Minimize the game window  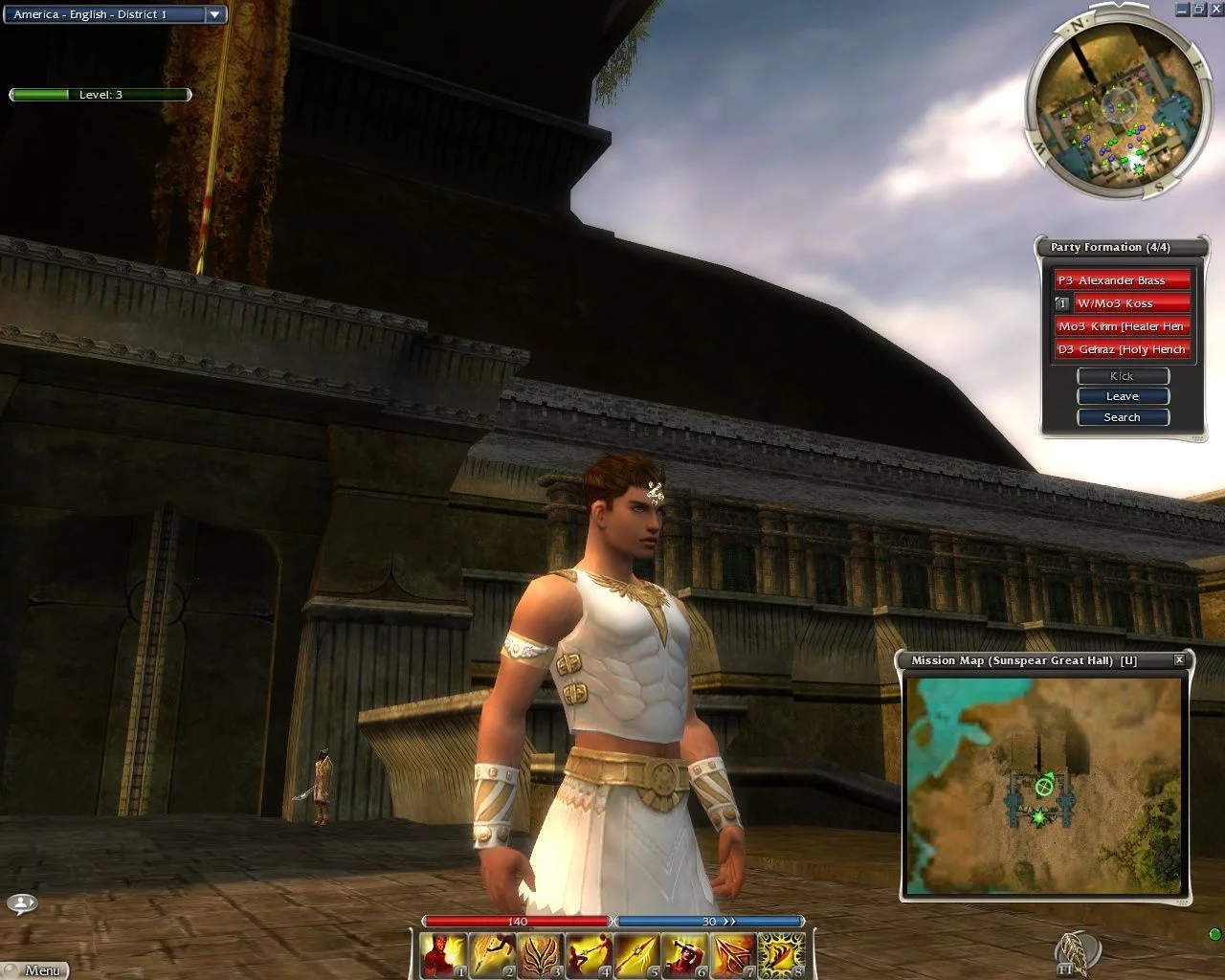1183,9
